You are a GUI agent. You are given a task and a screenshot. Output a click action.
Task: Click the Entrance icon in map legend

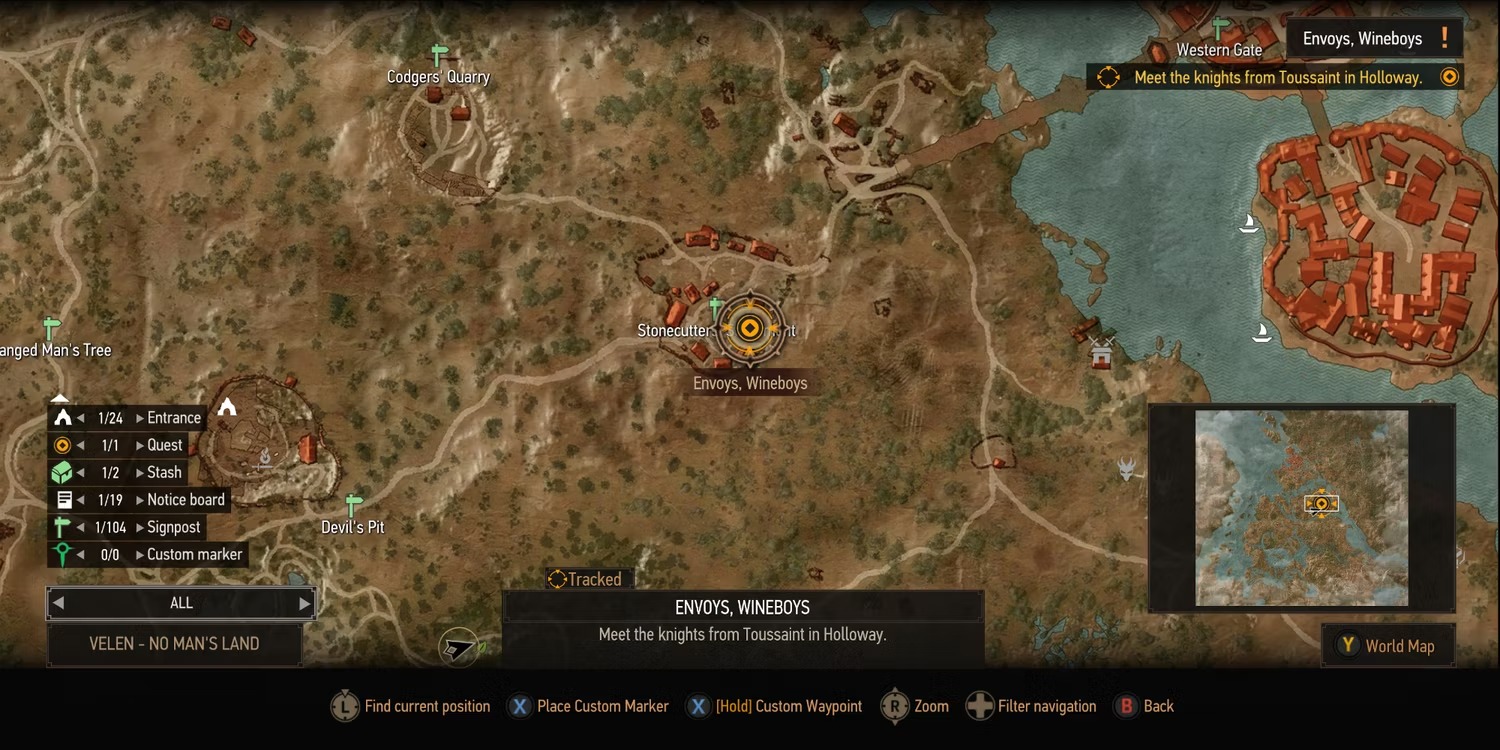pyautogui.click(x=65, y=417)
